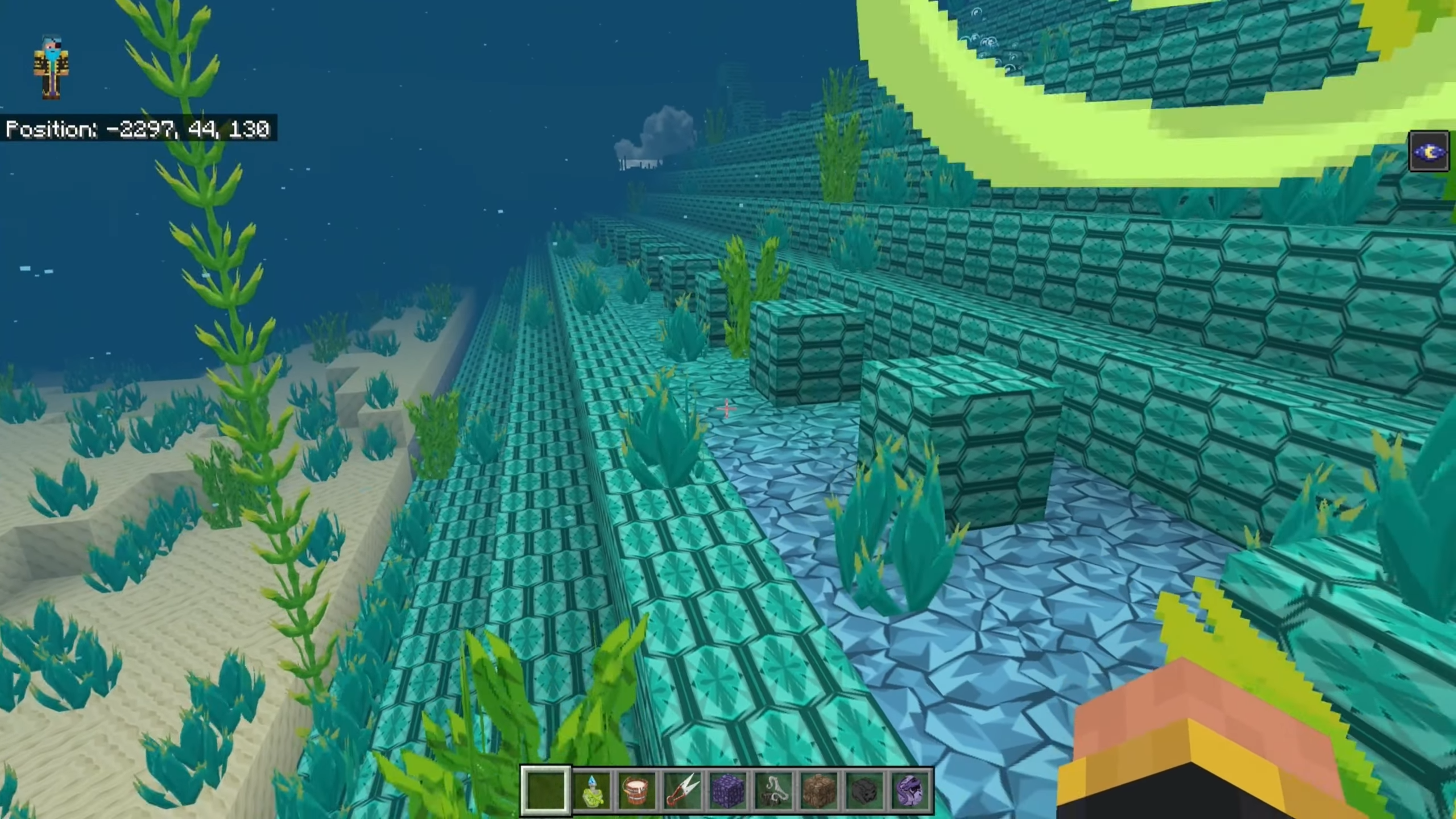Select the purple speckled block slot
Viewport: 1456px width, 819px height.
pos(728,791)
